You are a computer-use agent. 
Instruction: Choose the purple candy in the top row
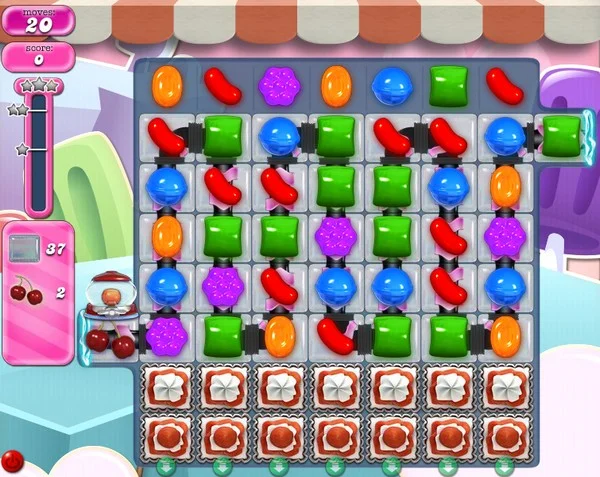click(277, 86)
